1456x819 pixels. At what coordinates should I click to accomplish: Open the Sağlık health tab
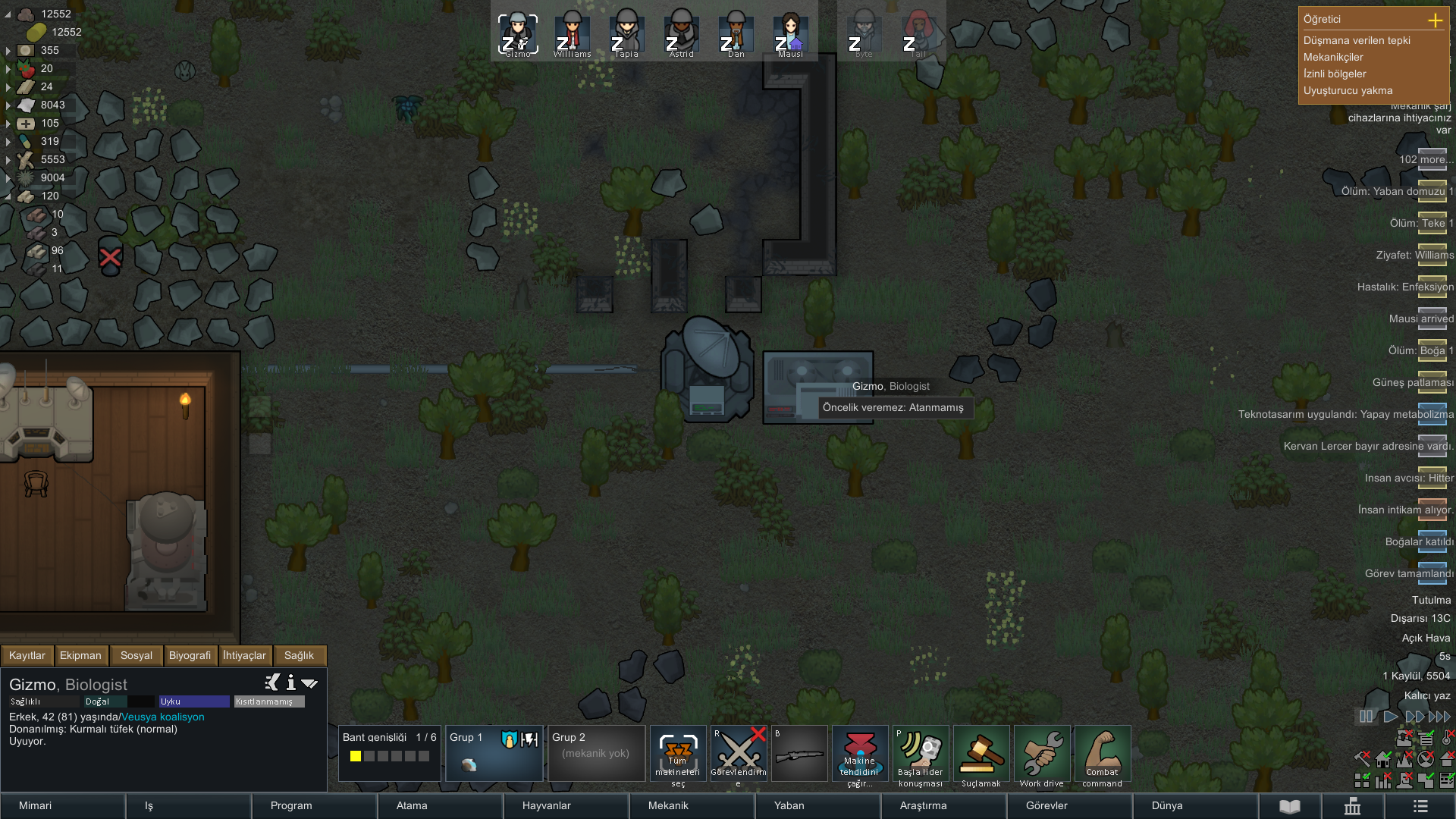coord(299,655)
